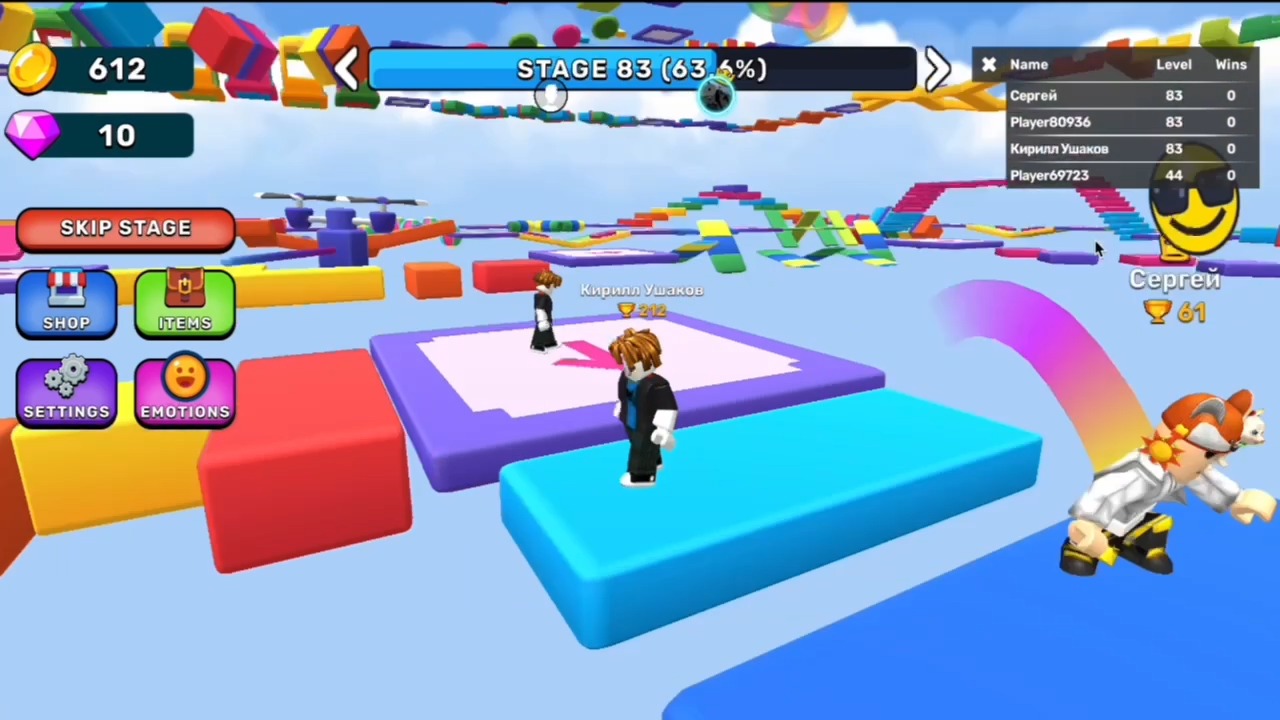Click the gold coin currency icon
This screenshot has width=1280, height=720.
pyautogui.click(x=32, y=68)
